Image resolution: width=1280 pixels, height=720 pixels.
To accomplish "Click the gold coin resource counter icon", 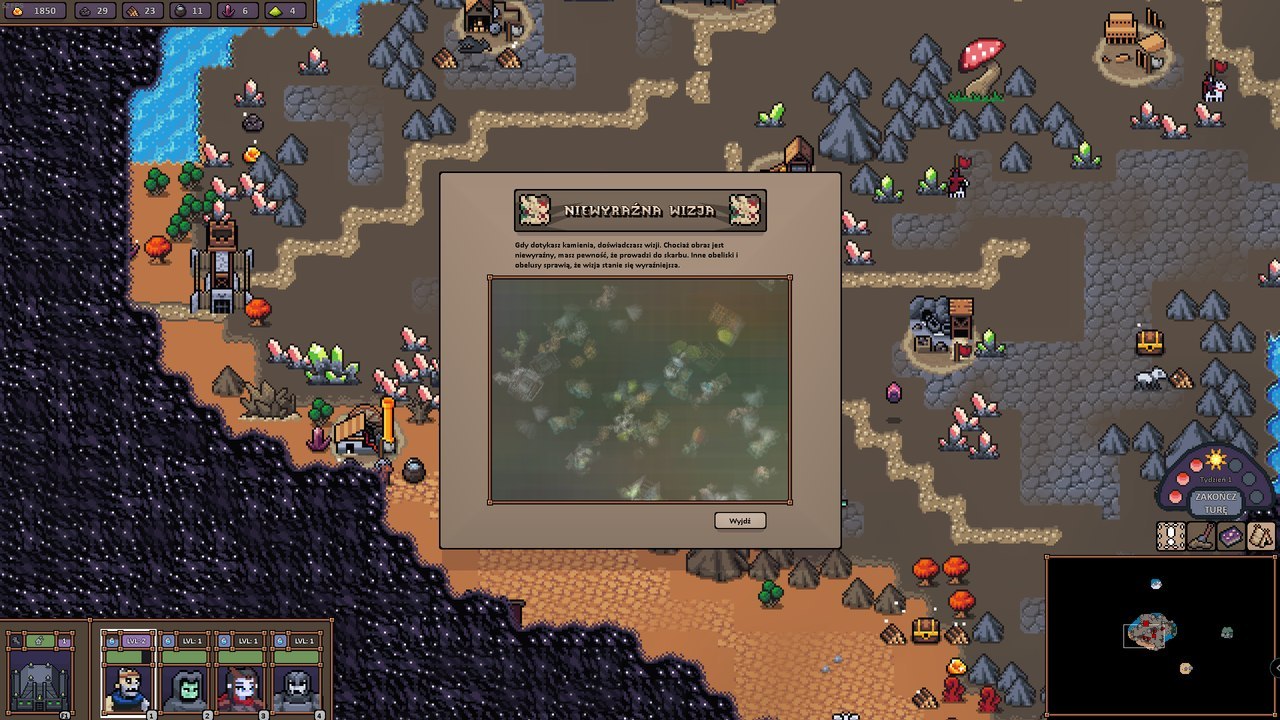I will (17, 11).
